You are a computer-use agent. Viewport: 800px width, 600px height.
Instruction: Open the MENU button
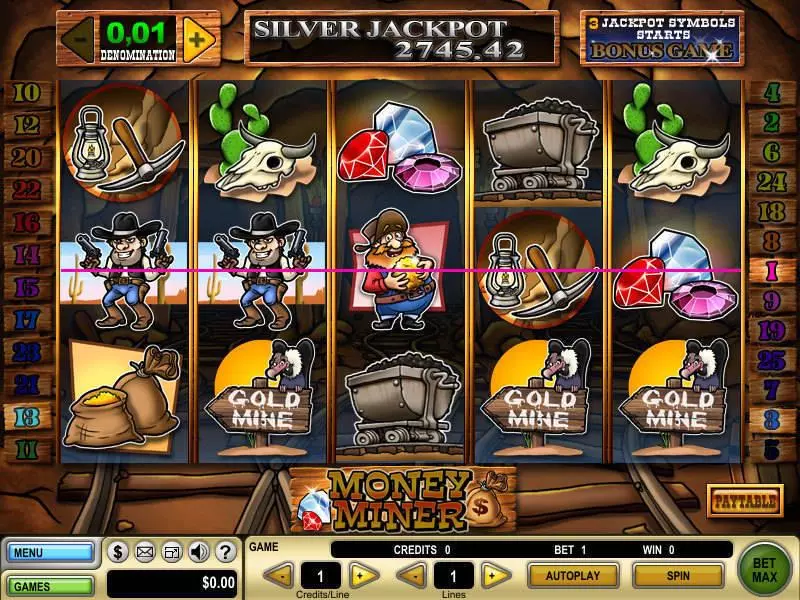pyautogui.click(x=49, y=551)
